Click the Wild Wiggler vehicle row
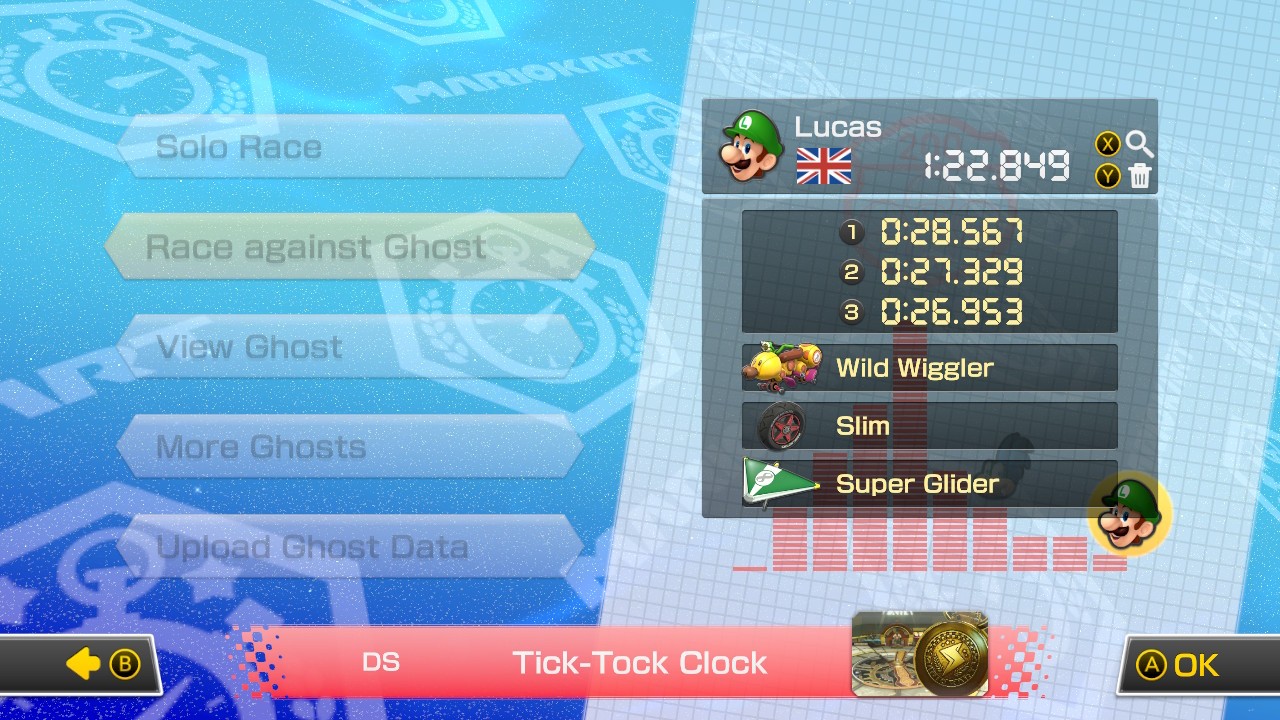Viewport: 1280px width, 720px height. click(x=929, y=368)
